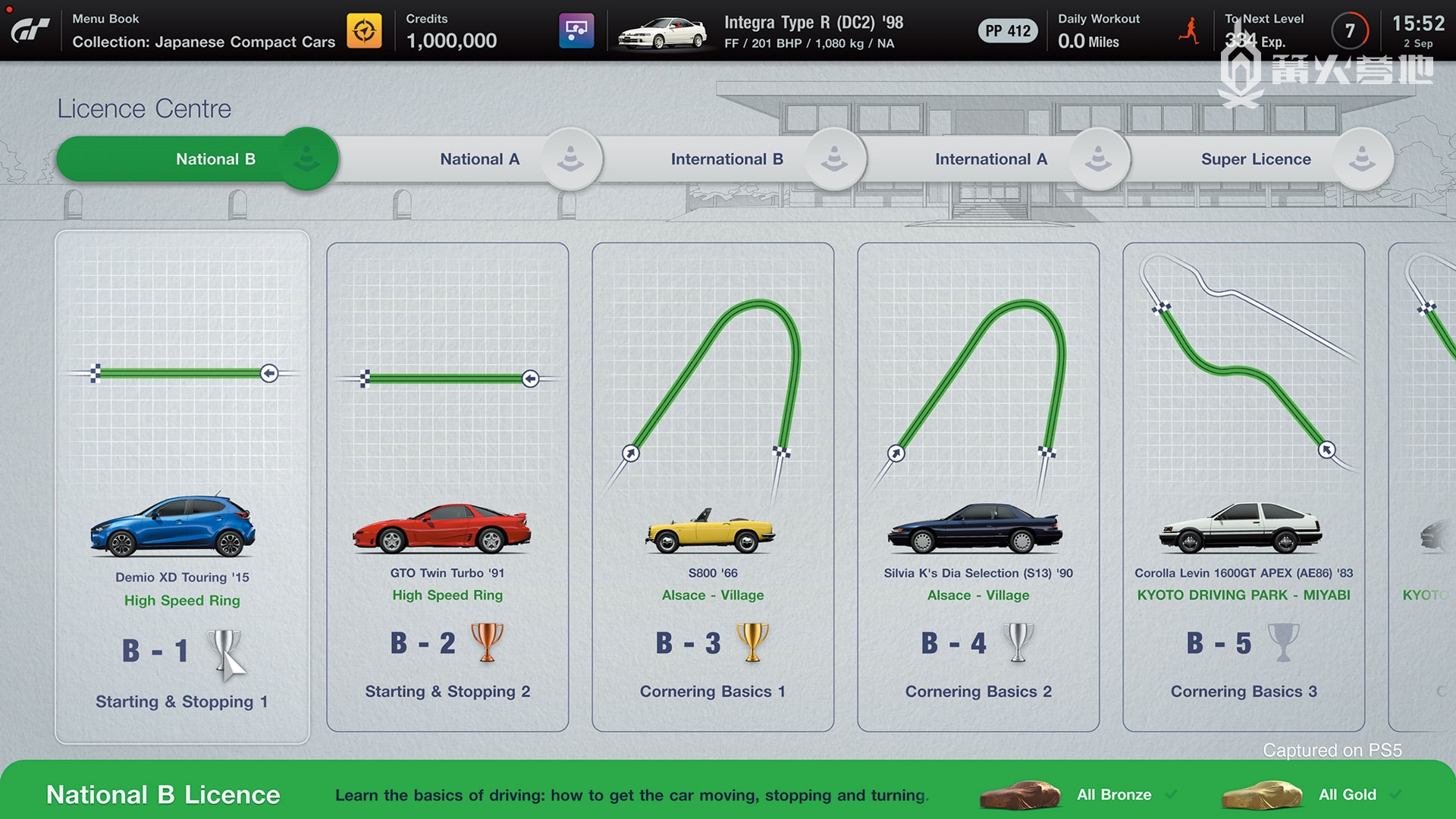Open the Daily Workout runner icon
The image size is (1456, 819).
tap(1189, 31)
